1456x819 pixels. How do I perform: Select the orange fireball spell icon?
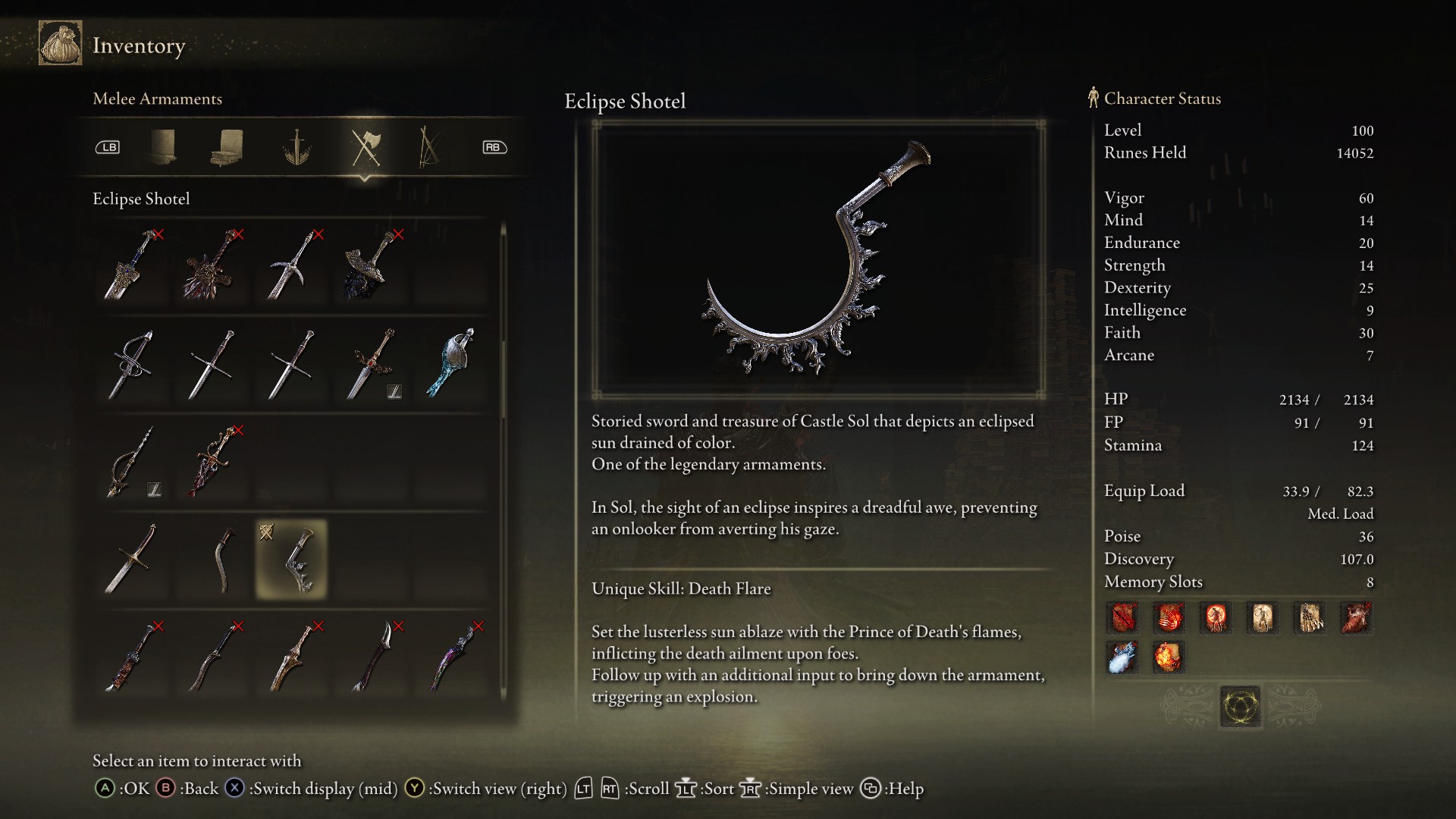[x=1169, y=657]
